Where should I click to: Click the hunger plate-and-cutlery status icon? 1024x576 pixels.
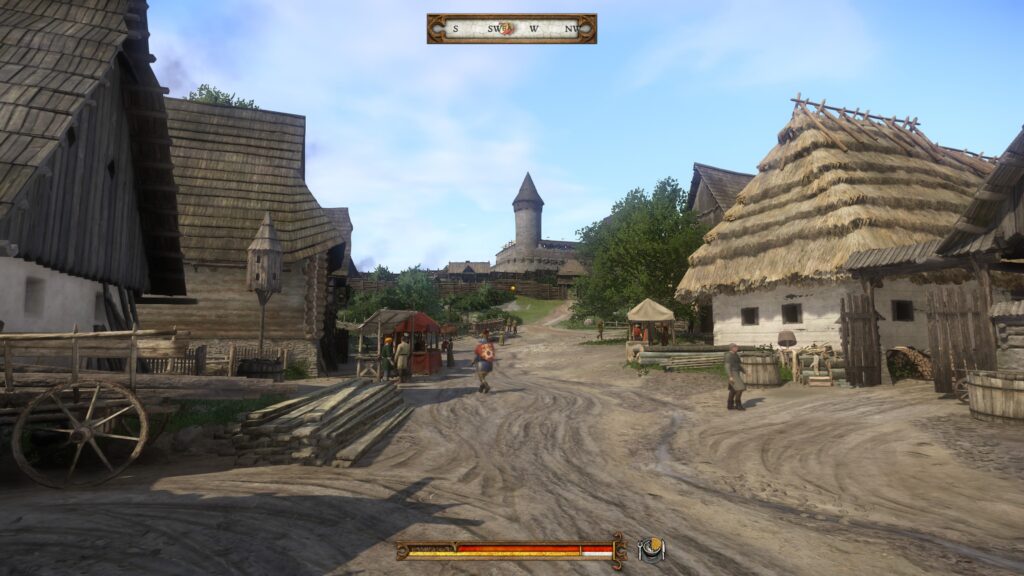point(651,549)
